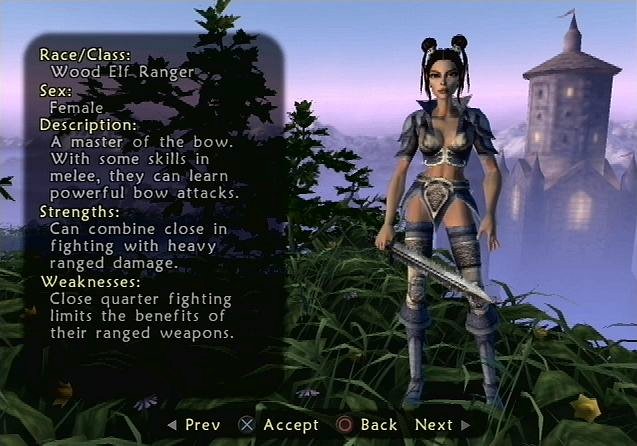Go to the previous character with Prev

coord(193,425)
